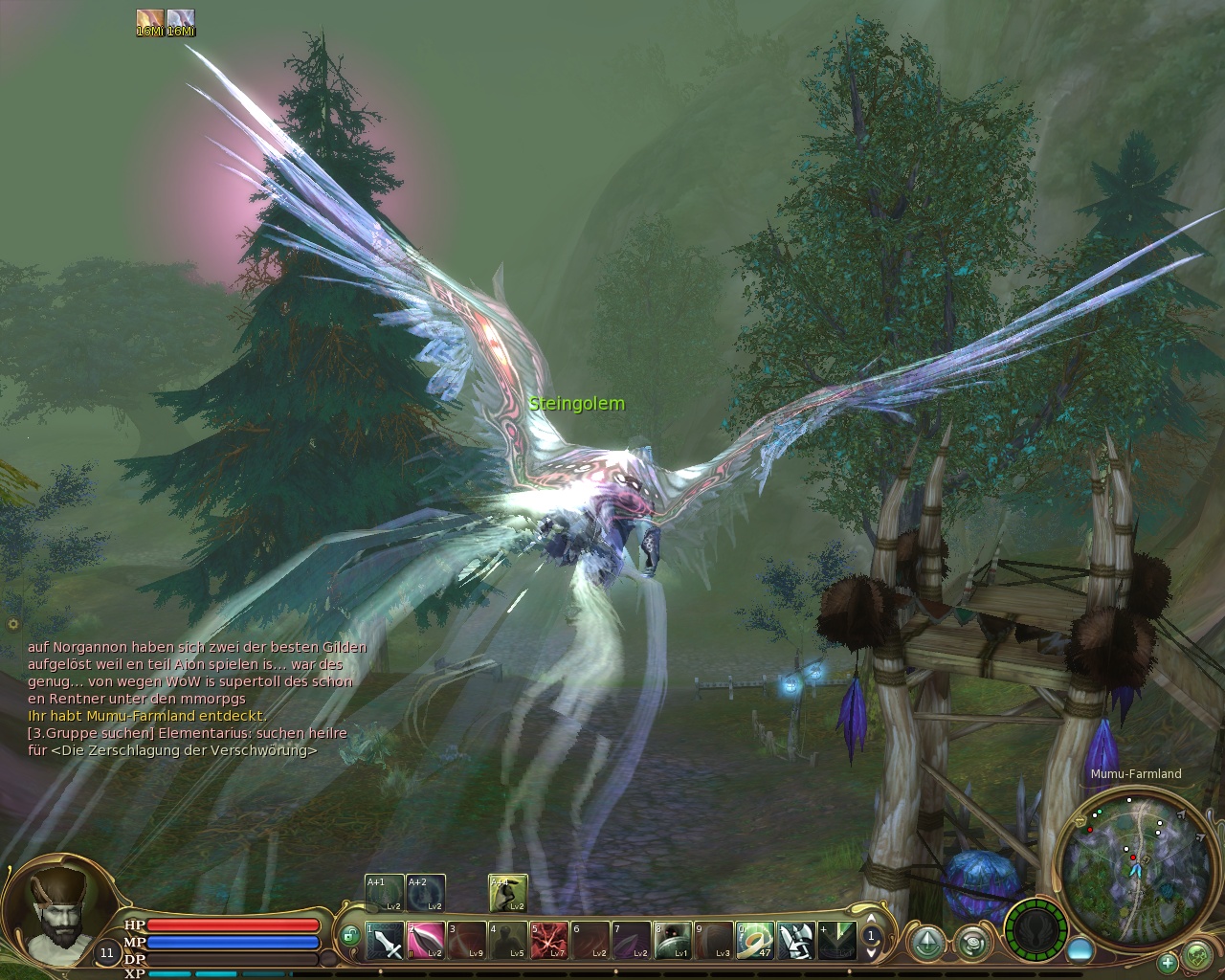The width and height of the screenshot is (1225, 980).
Task: Select the orange buff icon
Action: click(150, 20)
